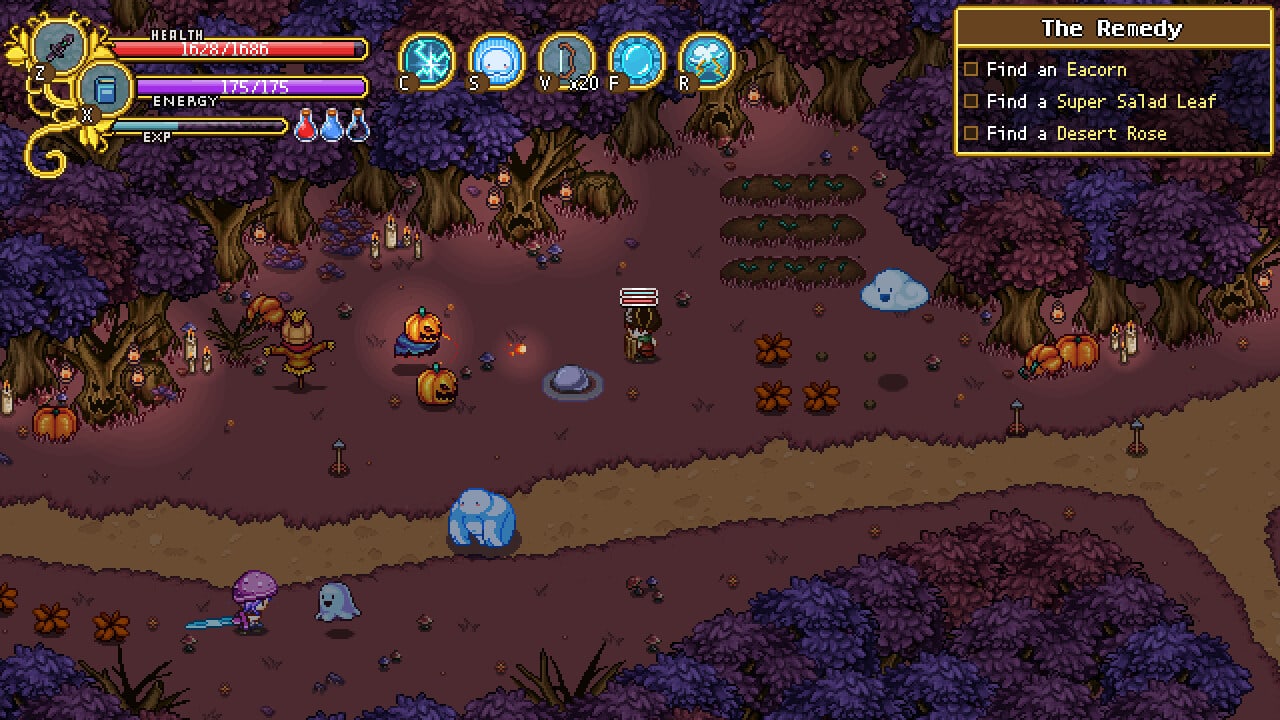The width and height of the screenshot is (1280, 720).
Task: Activate the ice shatter skill icon
Action: click(427, 60)
